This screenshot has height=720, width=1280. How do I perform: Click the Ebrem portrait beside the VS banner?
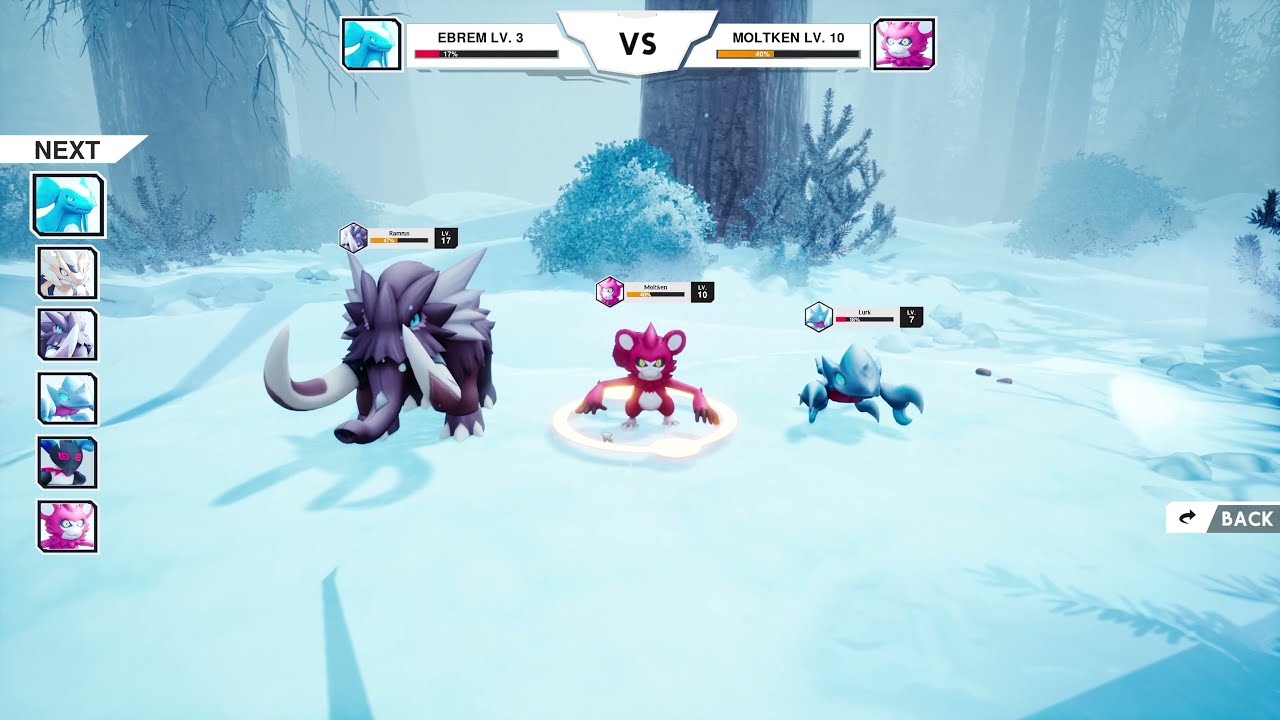(371, 44)
